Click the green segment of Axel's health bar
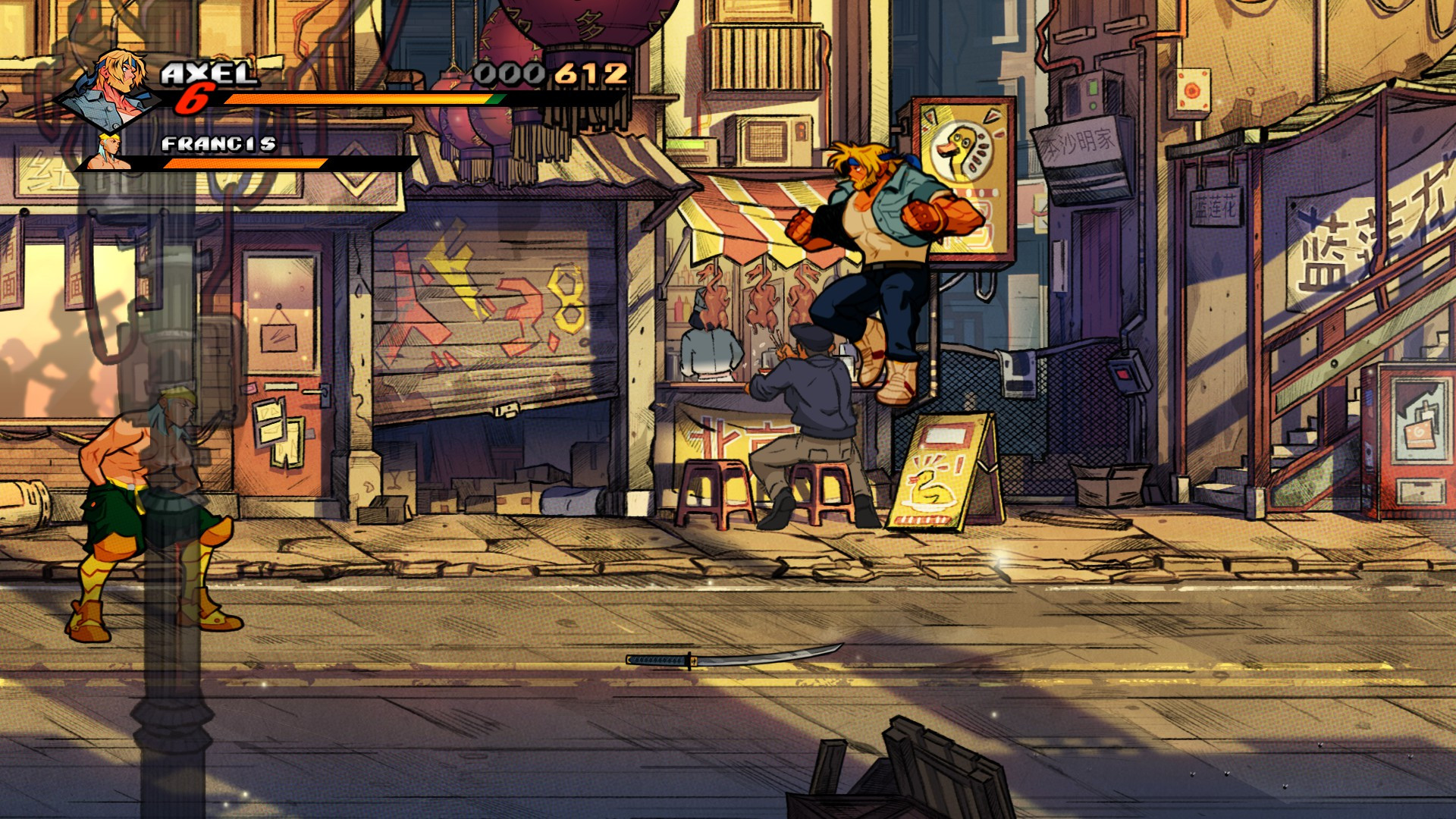 click(494, 99)
